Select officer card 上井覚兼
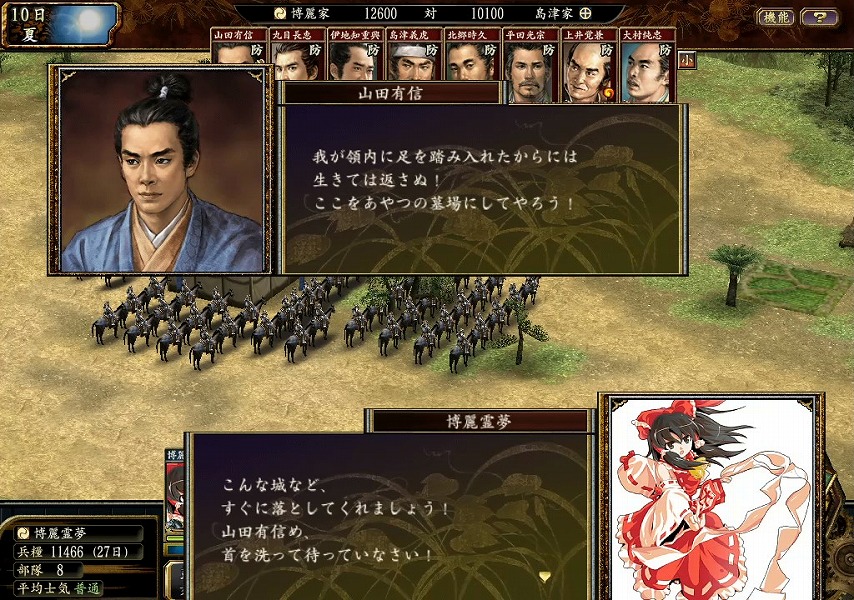Screen dimensions: 854x600 coord(588,66)
